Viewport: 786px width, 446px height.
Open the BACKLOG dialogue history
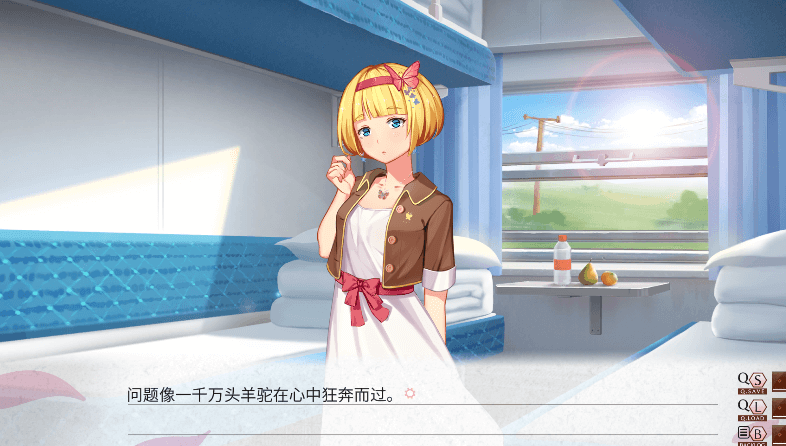click(x=751, y=434)
